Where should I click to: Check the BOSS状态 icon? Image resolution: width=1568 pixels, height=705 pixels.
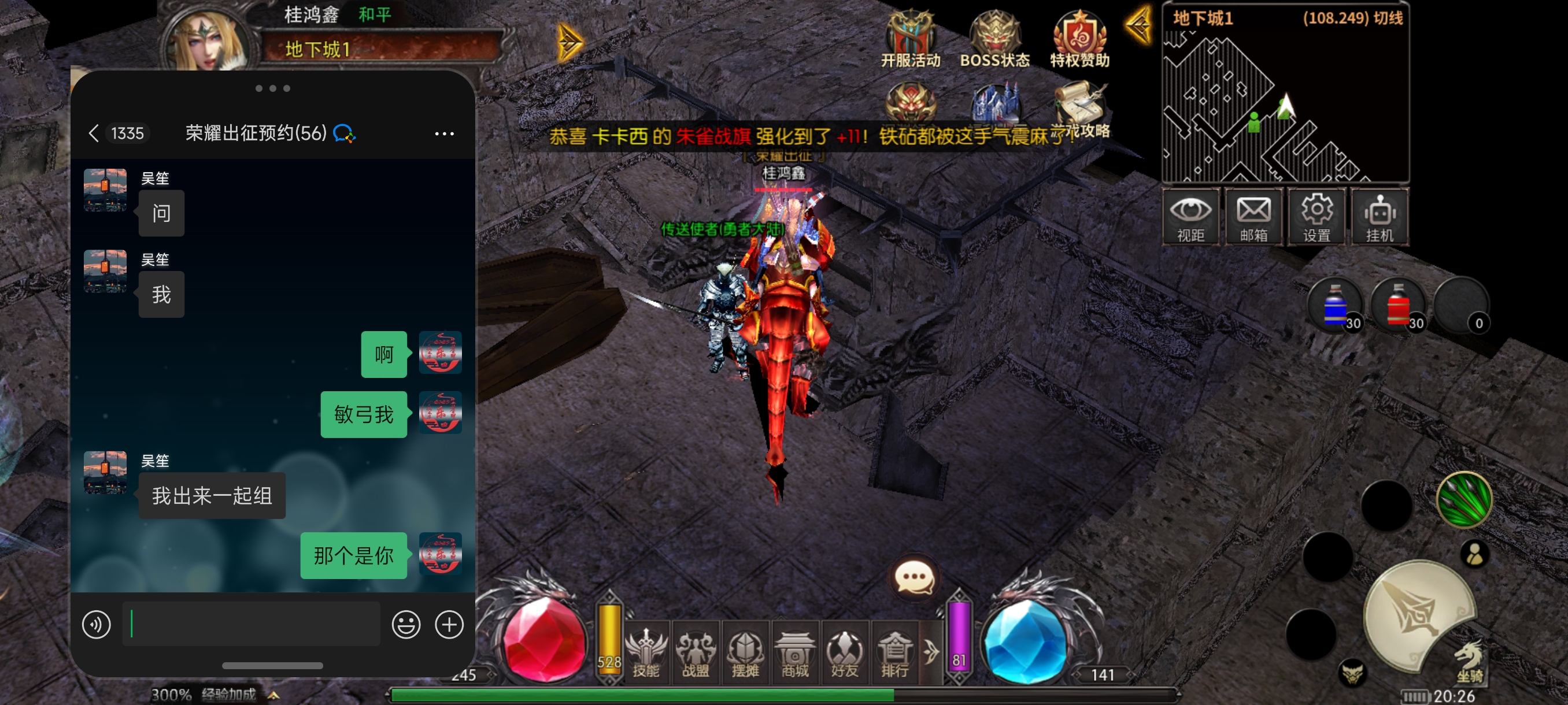[x=994, y=38]
